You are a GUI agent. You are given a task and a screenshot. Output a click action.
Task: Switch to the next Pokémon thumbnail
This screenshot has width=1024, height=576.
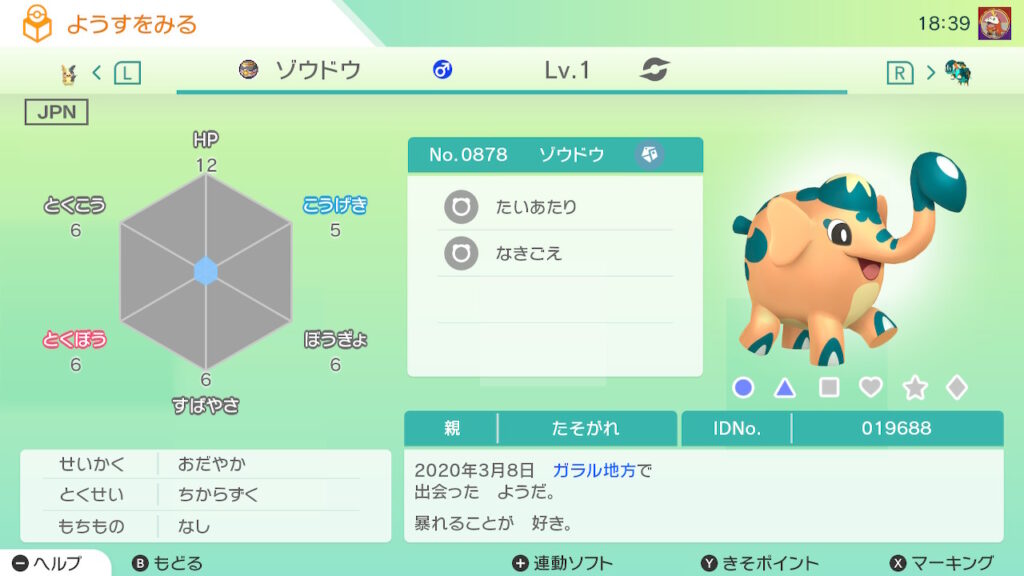click(x=957, y=73)
